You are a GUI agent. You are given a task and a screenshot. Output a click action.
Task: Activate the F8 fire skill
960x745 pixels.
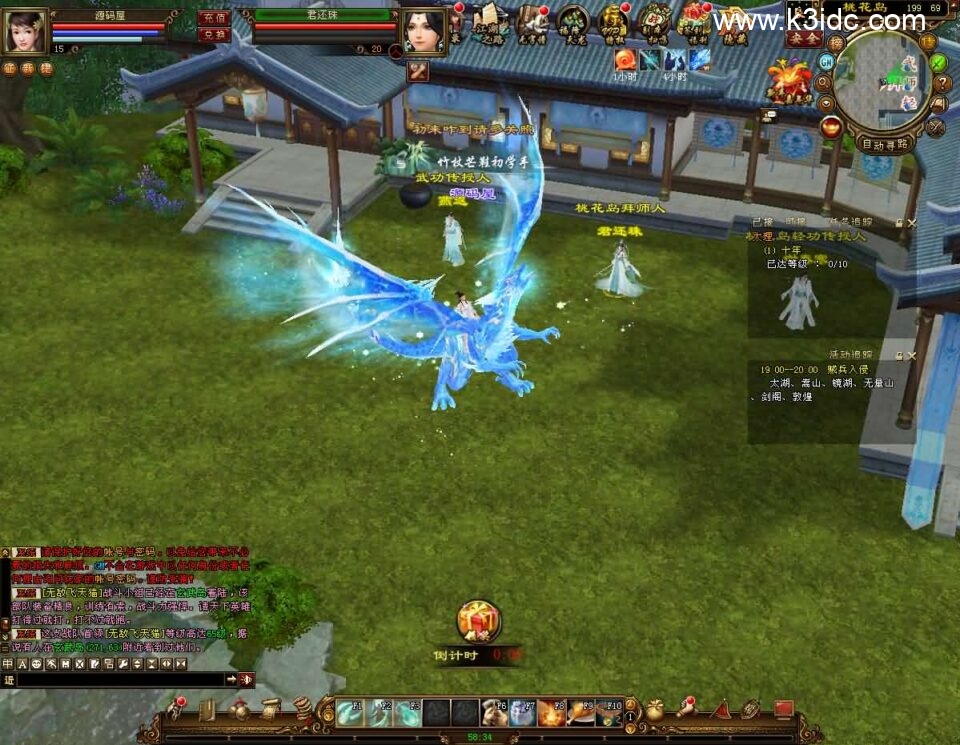(x=552, y=712)
